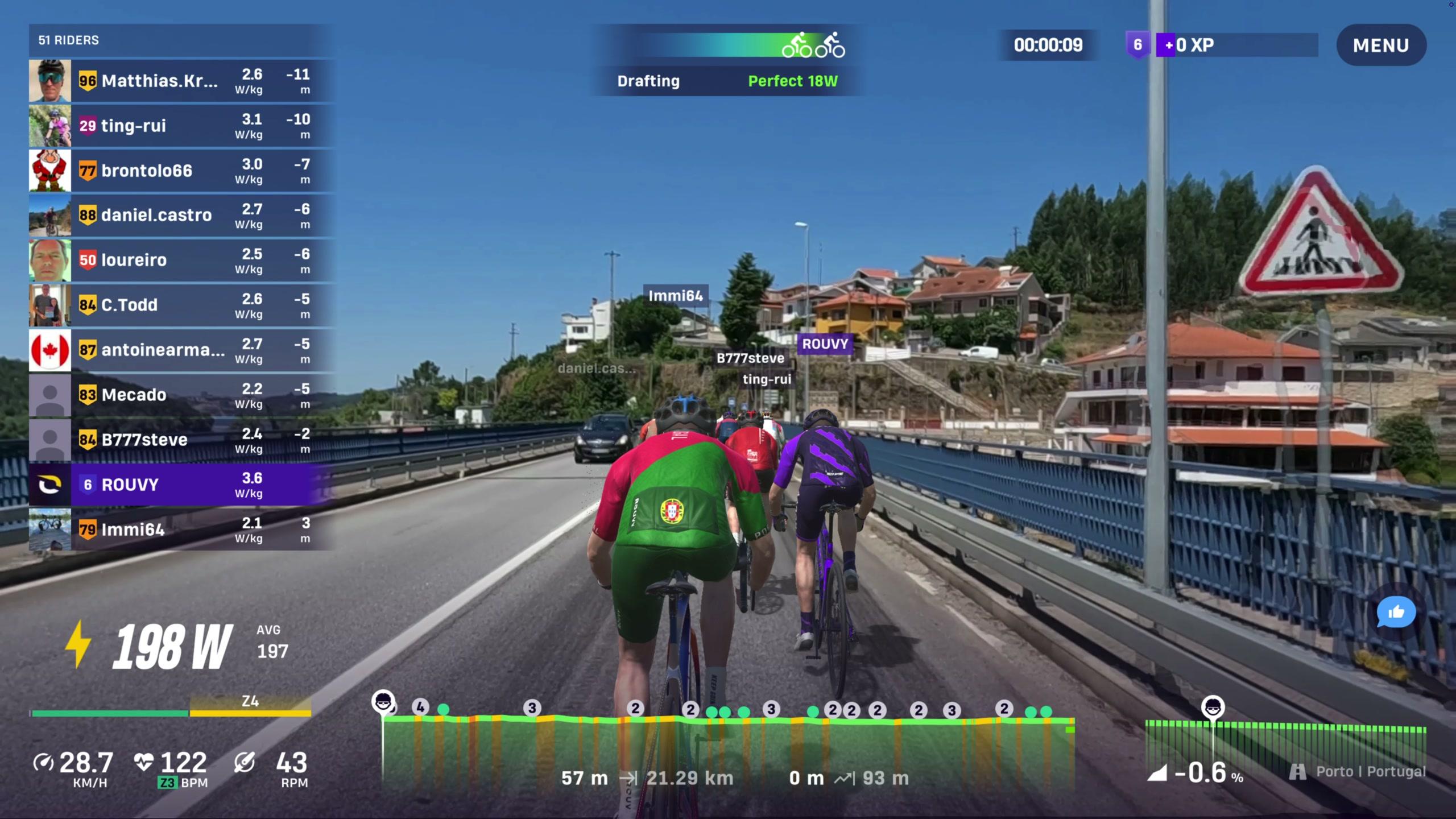The width and height of the screenshot is (1456, 819).
Task: Select ting-rui's row in the rider list
Action: (x=181, y=126)
